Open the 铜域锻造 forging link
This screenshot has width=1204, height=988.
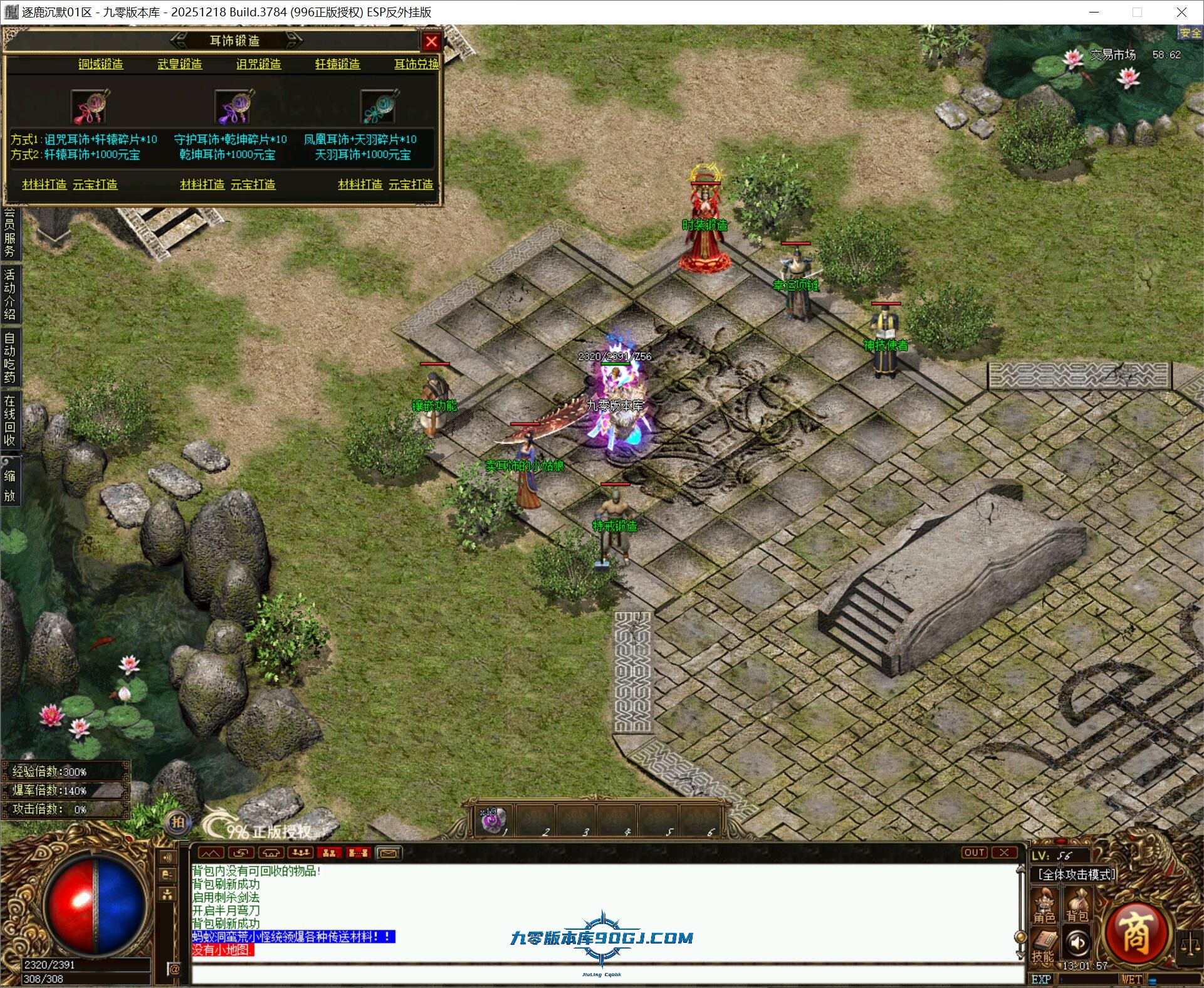100,64
